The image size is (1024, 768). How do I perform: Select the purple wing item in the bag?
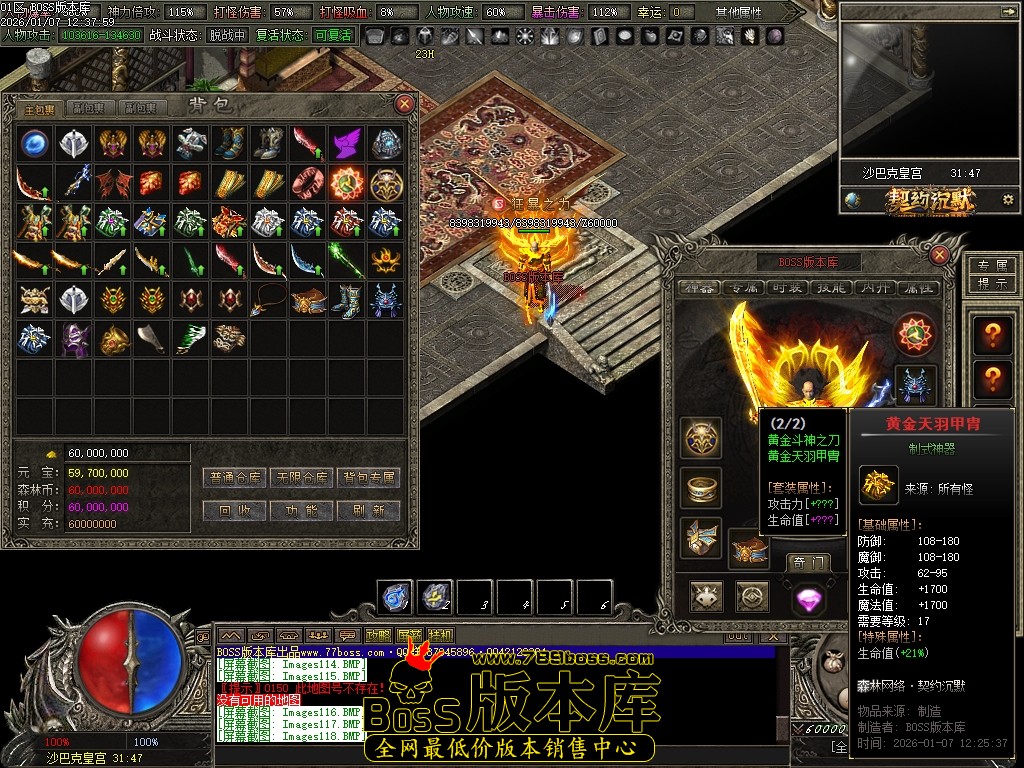pos(347,142)
